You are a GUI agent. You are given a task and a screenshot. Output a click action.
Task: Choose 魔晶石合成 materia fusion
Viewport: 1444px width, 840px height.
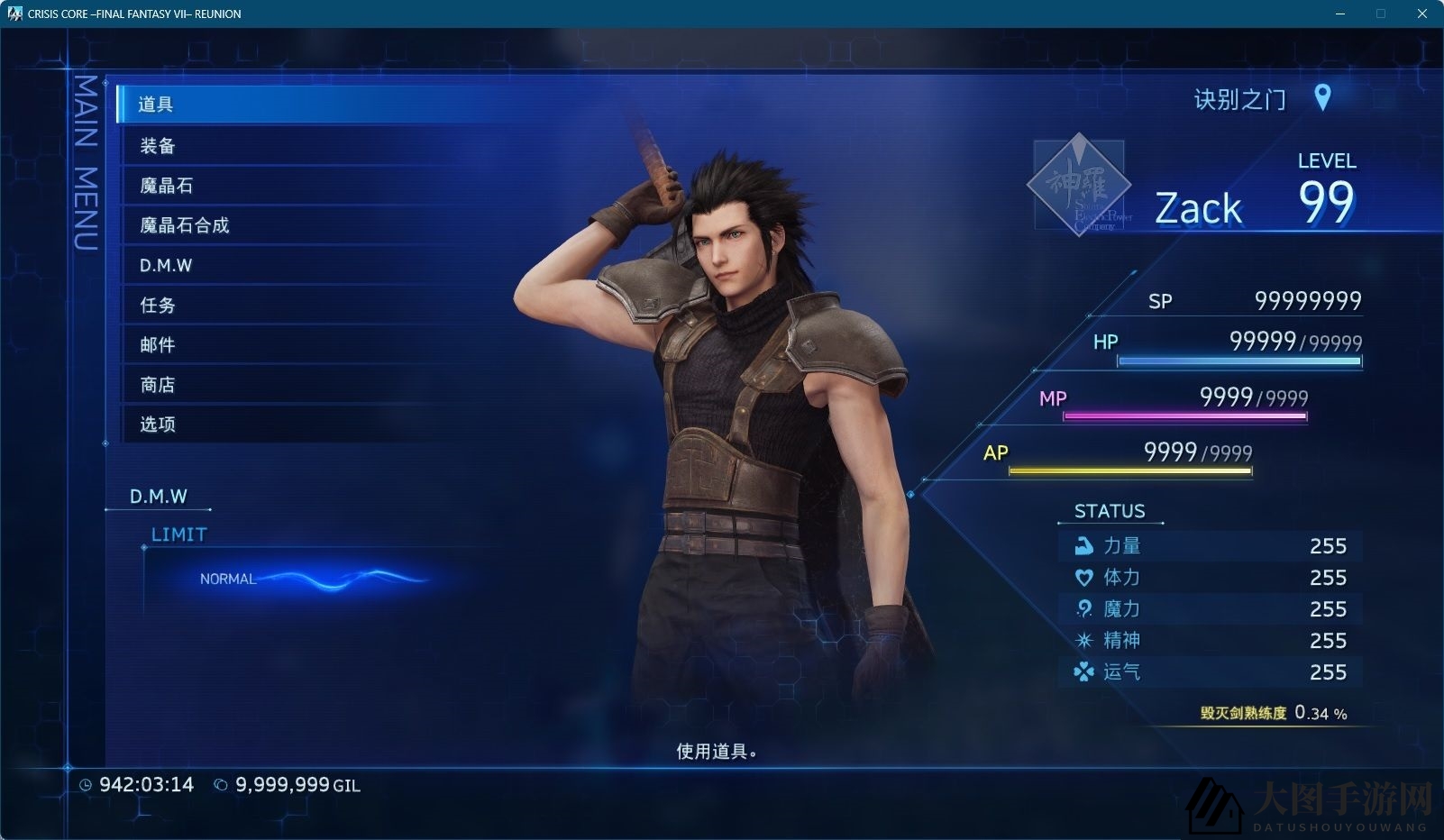[x=185, y=225]
